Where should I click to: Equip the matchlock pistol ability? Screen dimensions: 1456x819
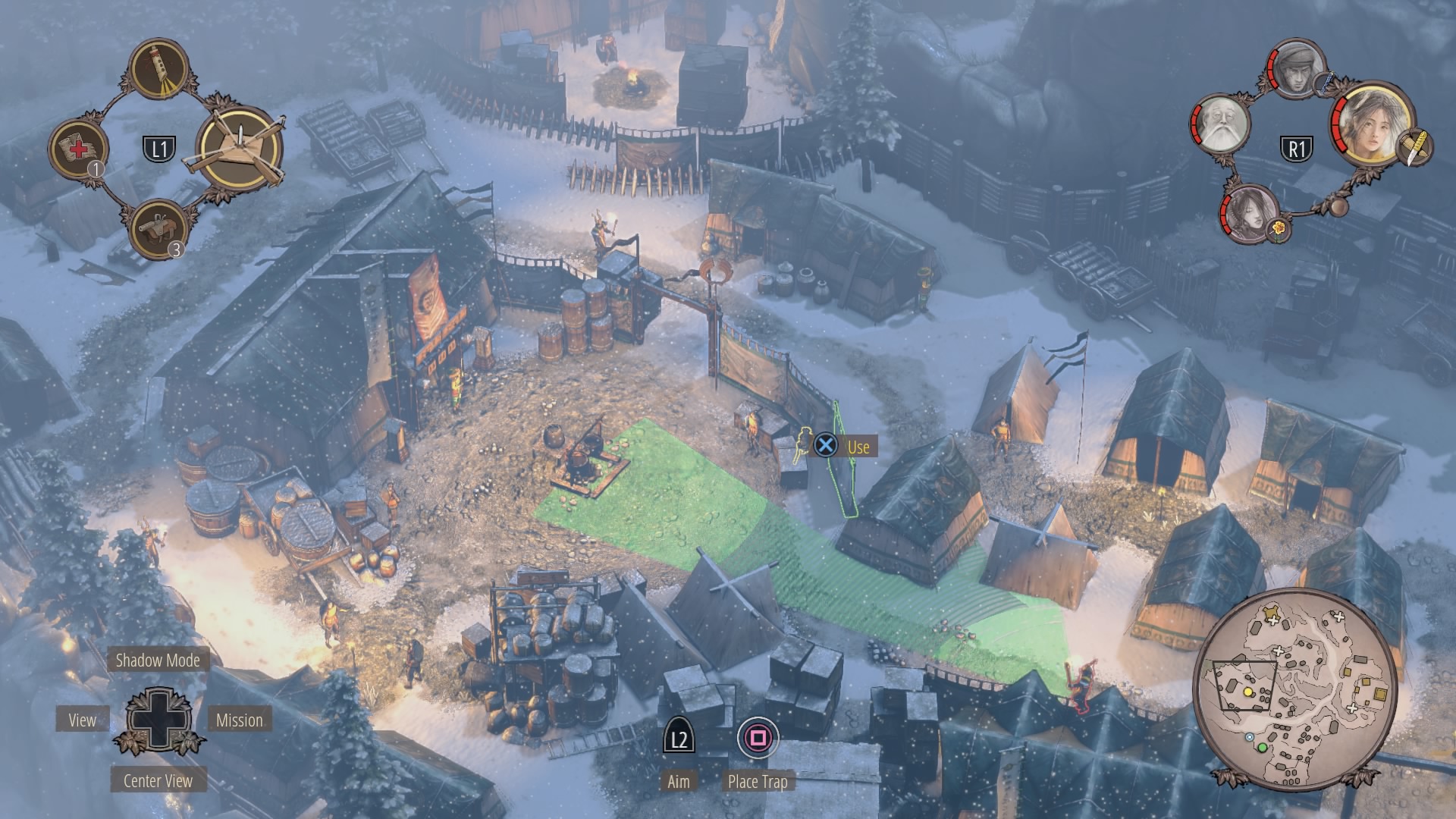pyautogui.click(x=159, y=227)
